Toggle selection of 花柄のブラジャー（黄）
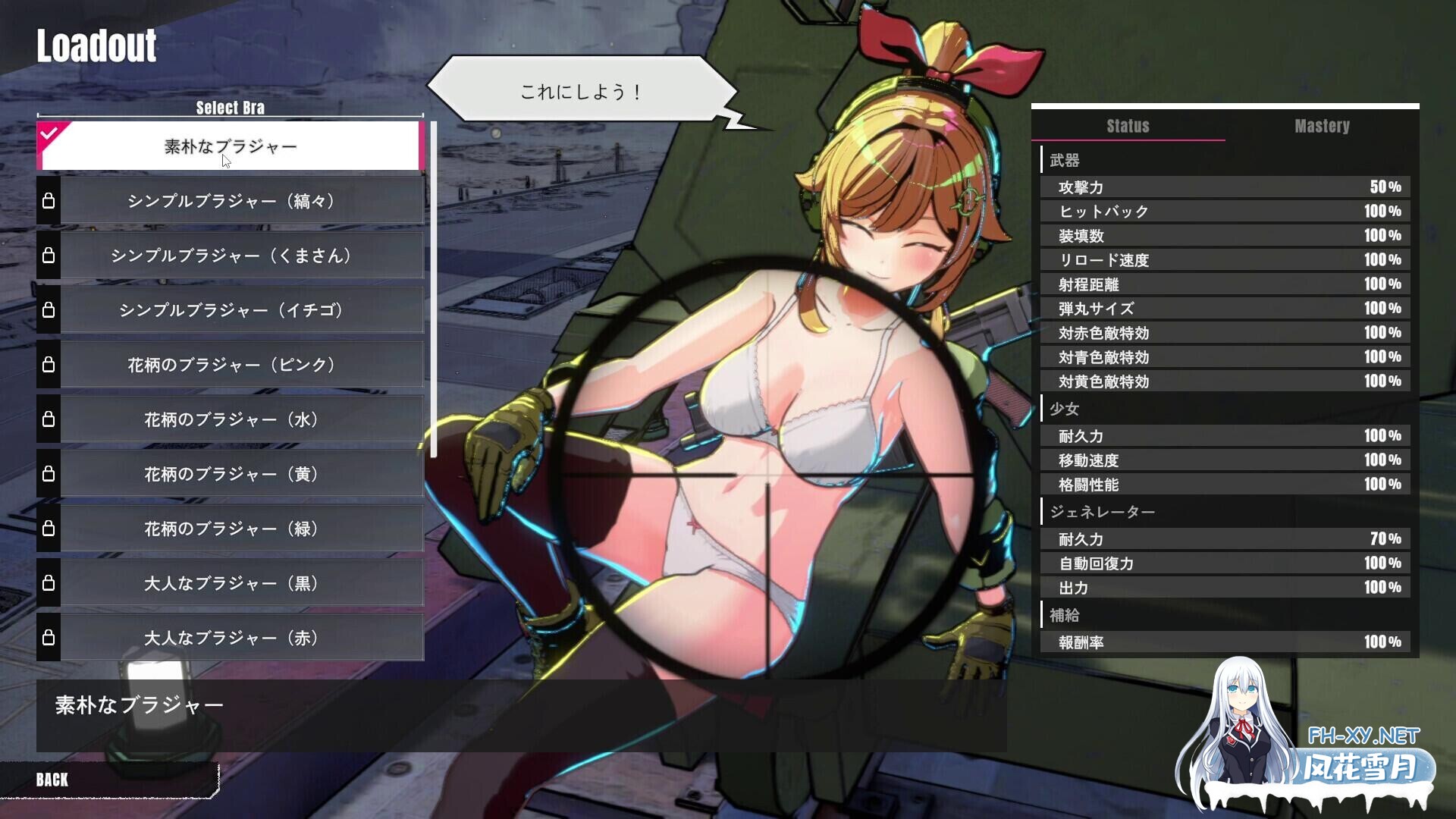 [x=235, y=474]
